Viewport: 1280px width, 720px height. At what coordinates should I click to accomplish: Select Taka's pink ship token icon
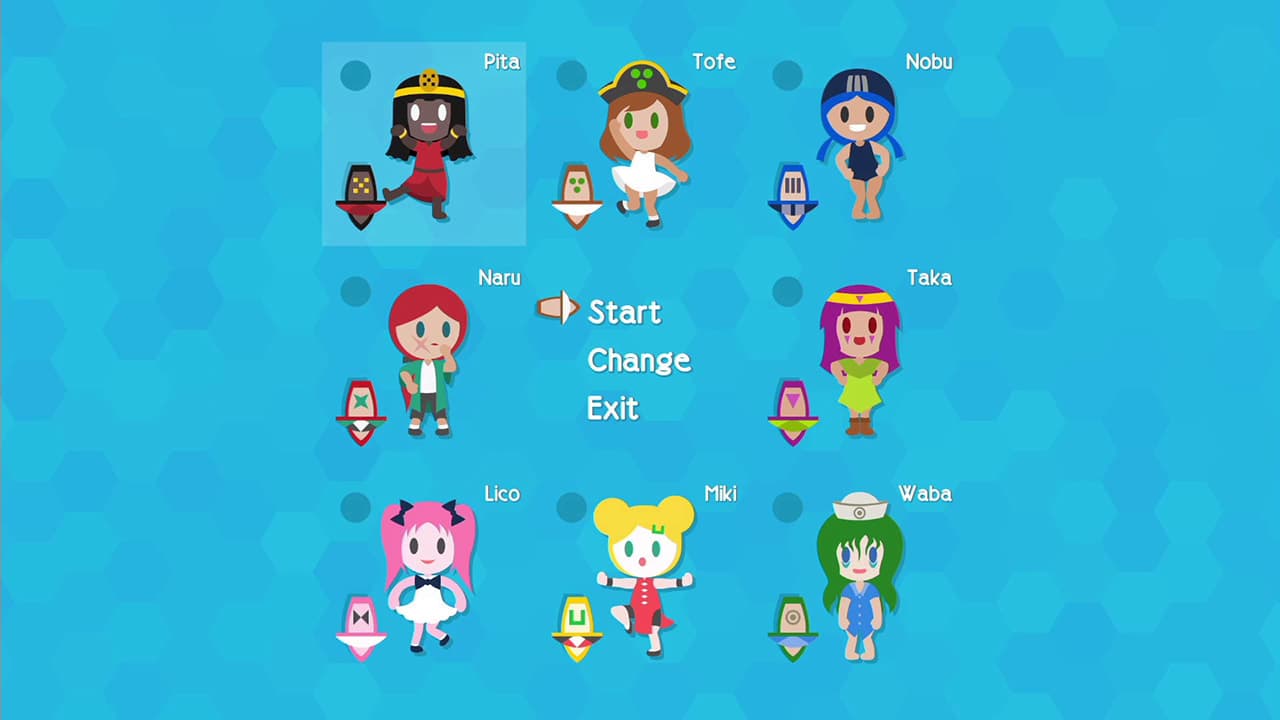(793, 411)
